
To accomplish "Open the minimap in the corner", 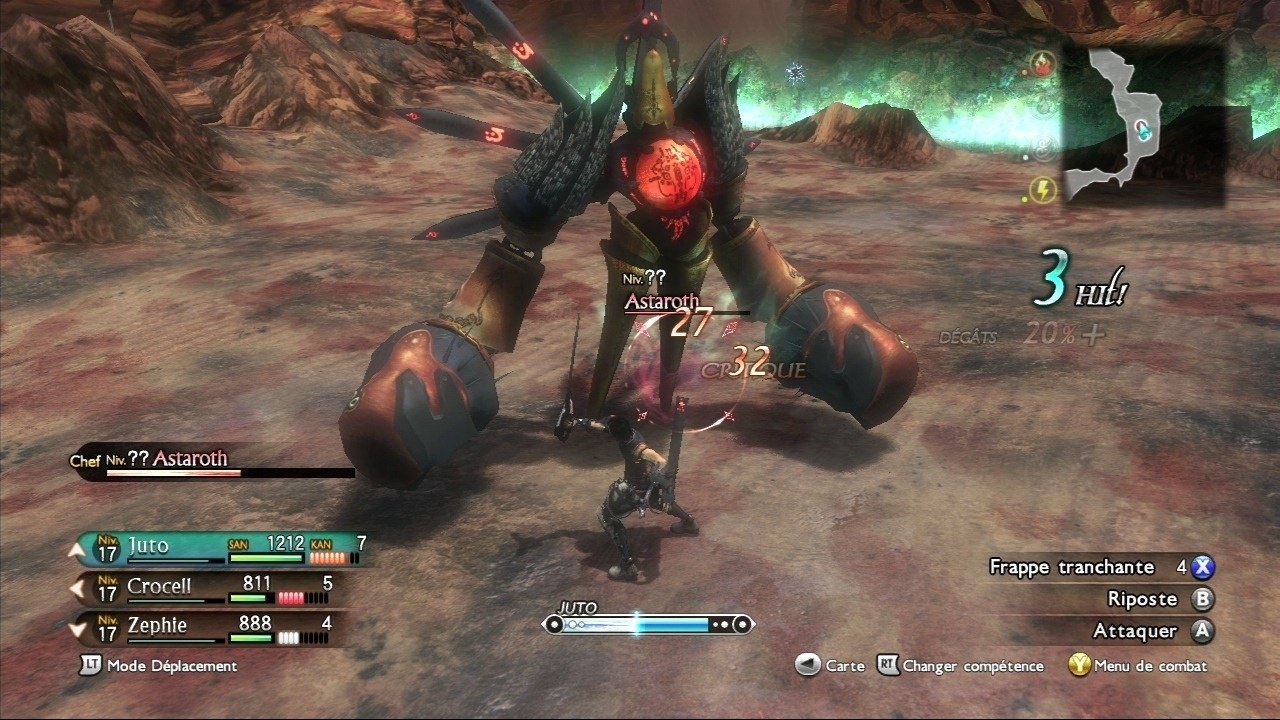I will [x=1142, y=125].
